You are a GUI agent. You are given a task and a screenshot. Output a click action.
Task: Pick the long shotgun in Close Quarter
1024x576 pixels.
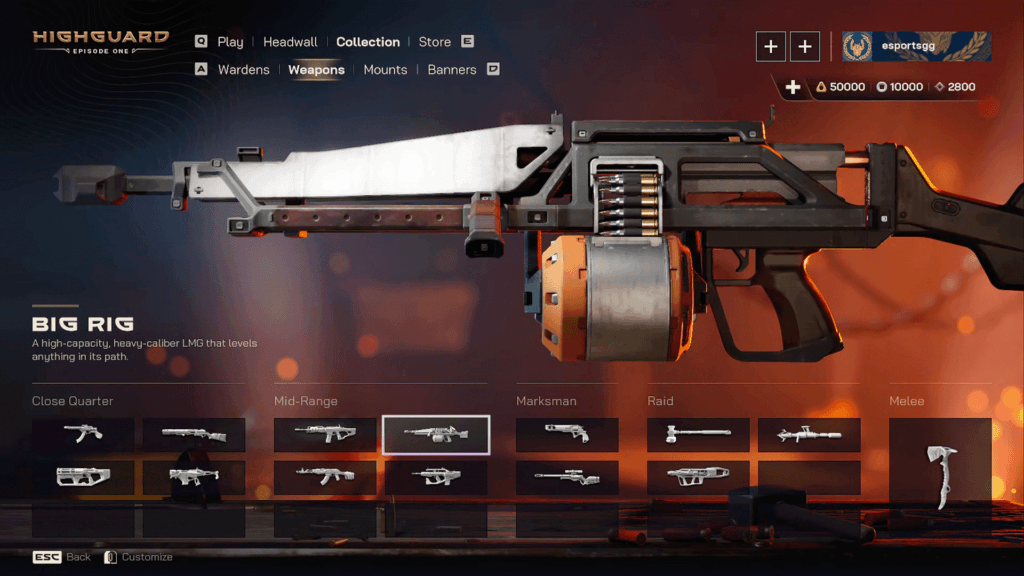click(x=194, y=434)
